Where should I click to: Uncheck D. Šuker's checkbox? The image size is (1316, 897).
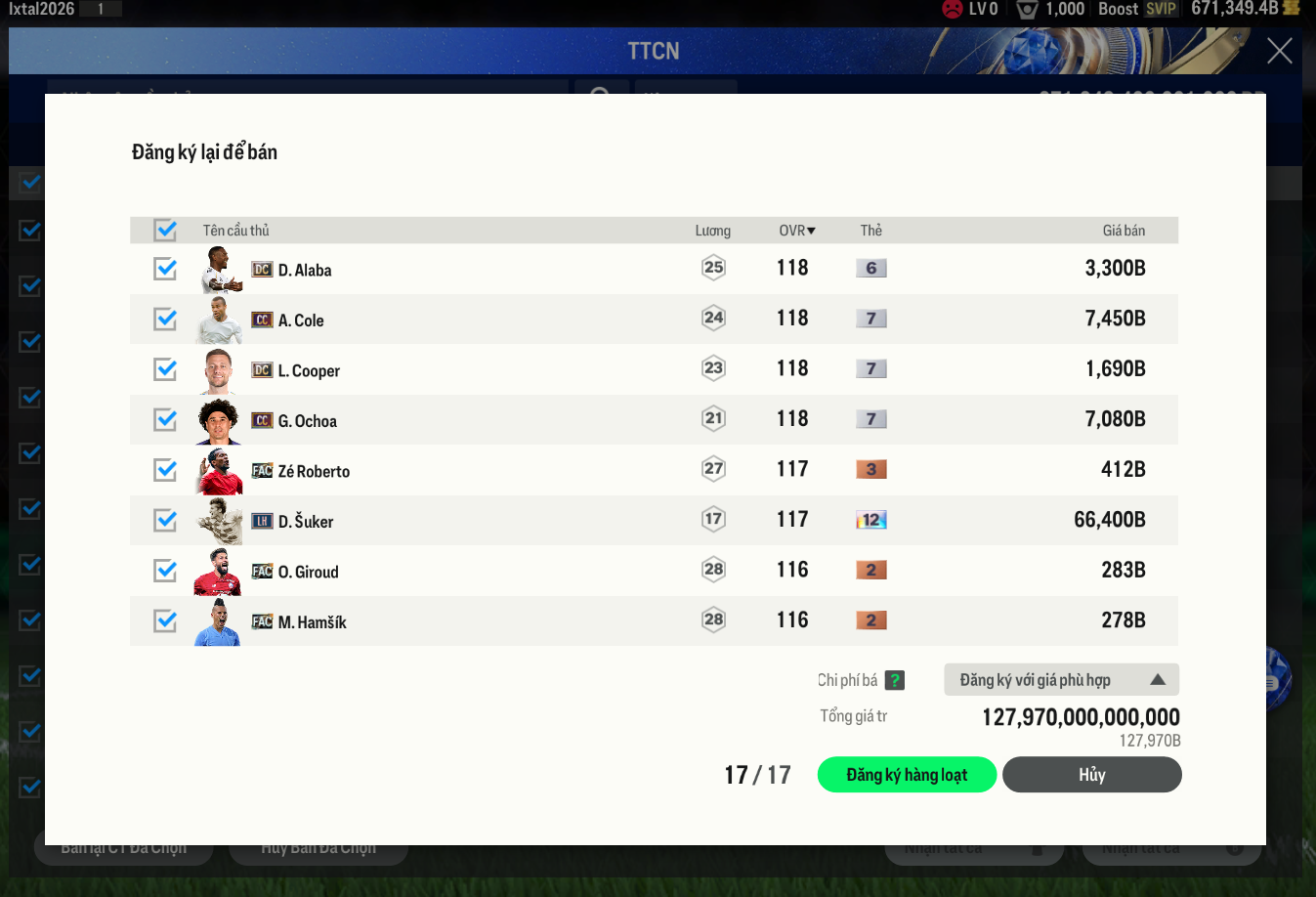coord(165,521)
